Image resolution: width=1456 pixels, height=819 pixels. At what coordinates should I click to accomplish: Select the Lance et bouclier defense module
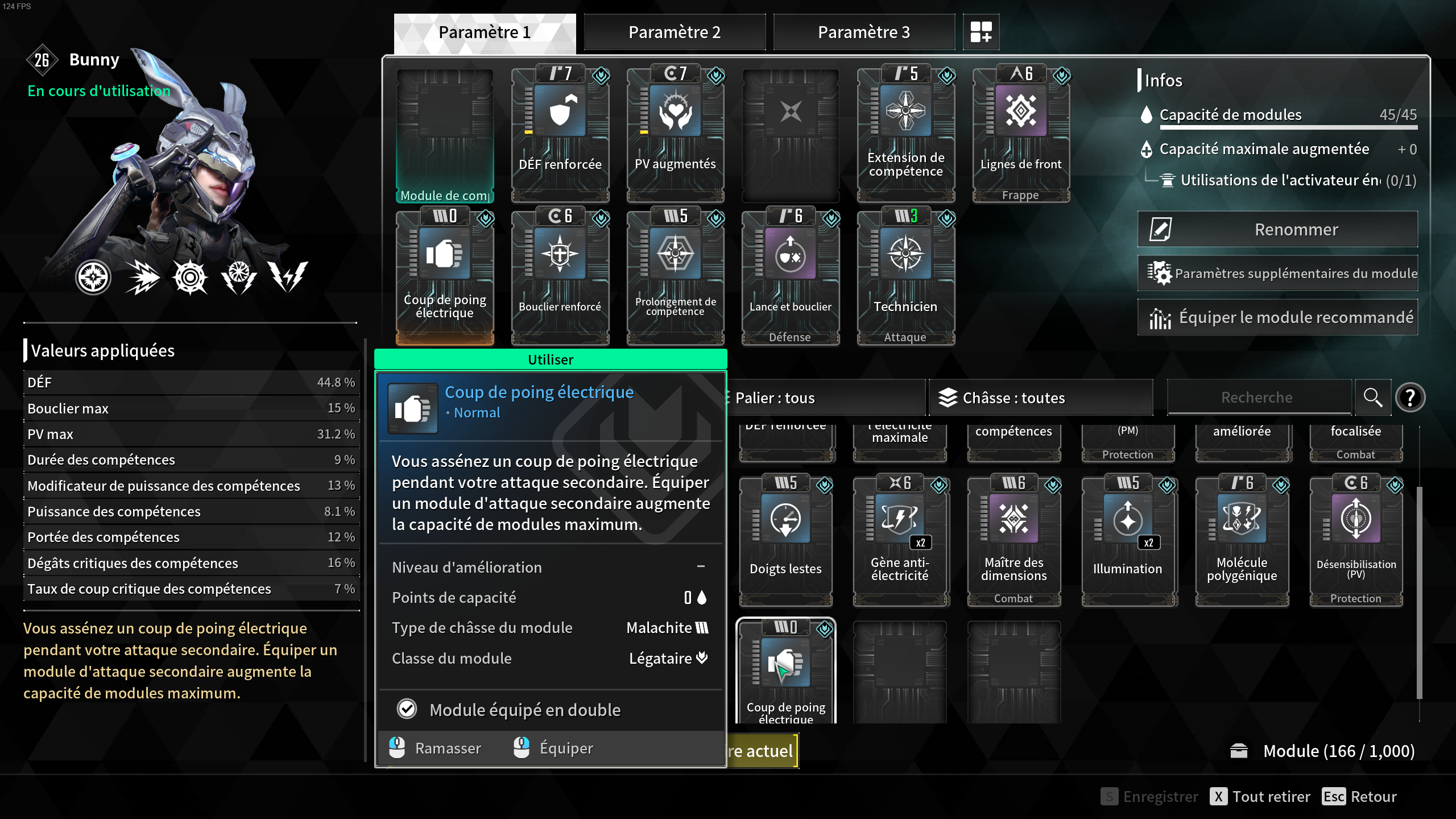click(789, 273)
